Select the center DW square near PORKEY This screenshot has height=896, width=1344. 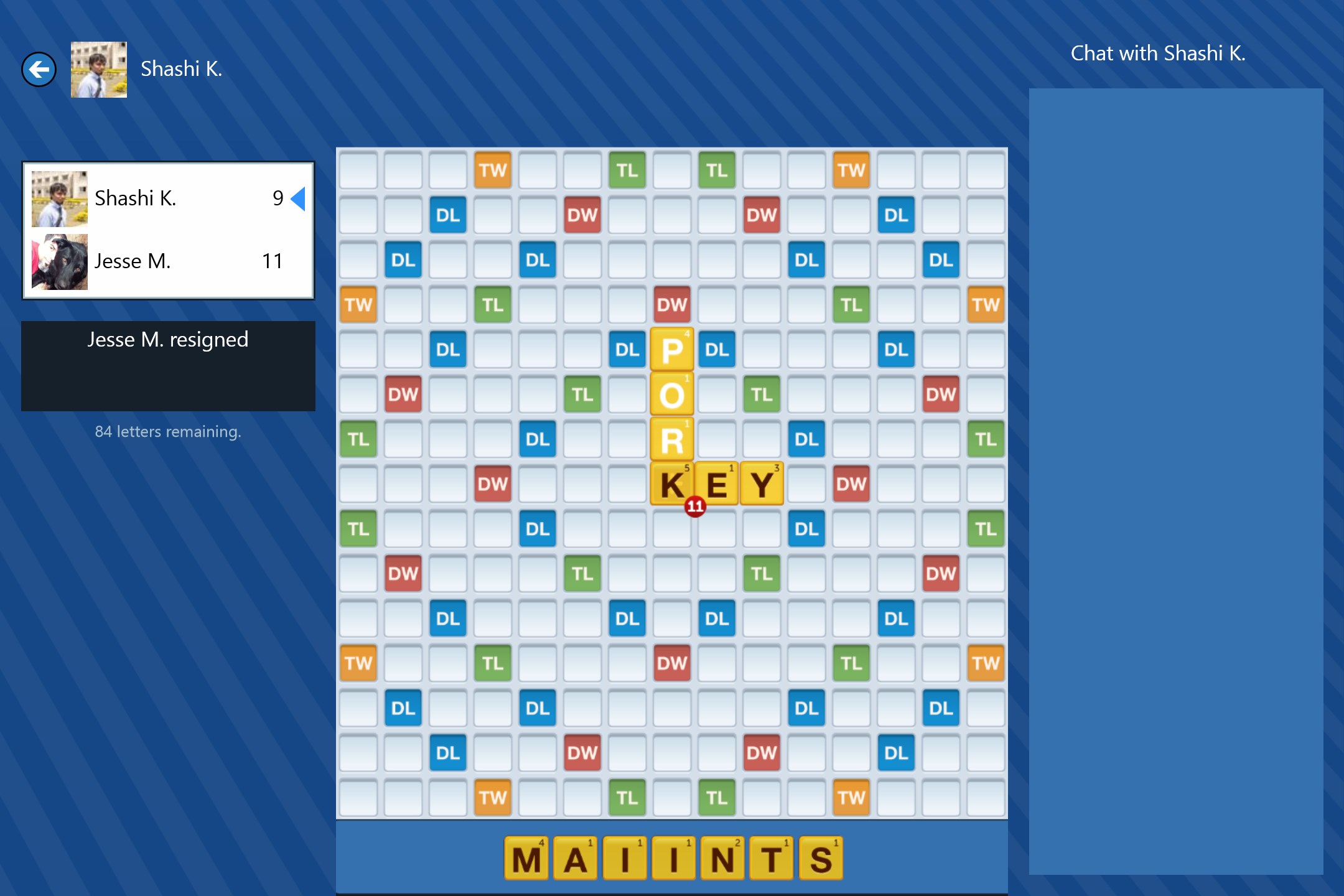pyautogui.click(x=672, y=305)
